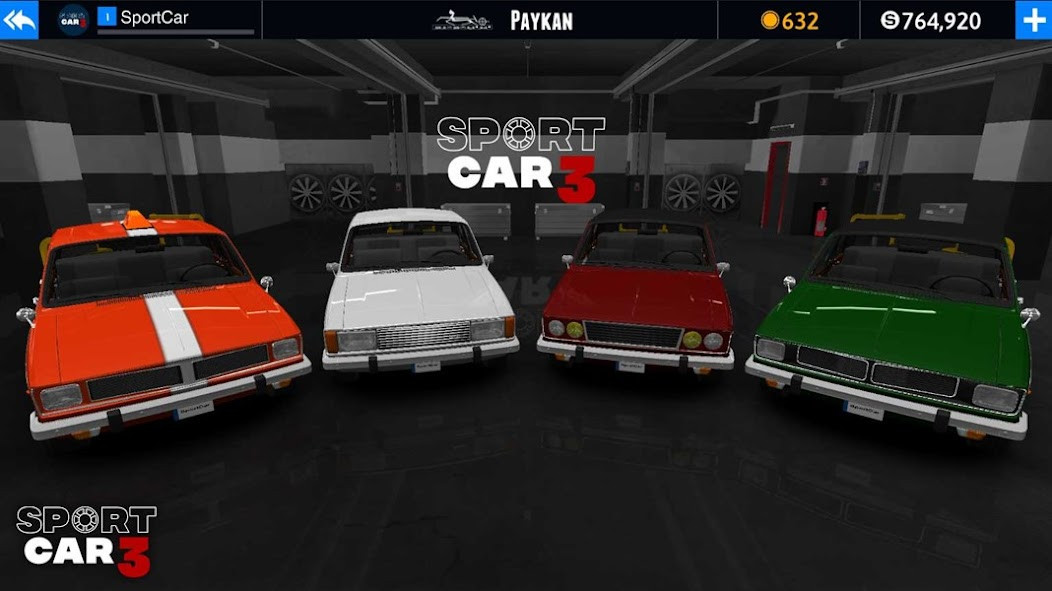The height and width of the screenshot is (591, 1052).
Task: Add more currency with the plus button
Action: tap(1032, 20)
